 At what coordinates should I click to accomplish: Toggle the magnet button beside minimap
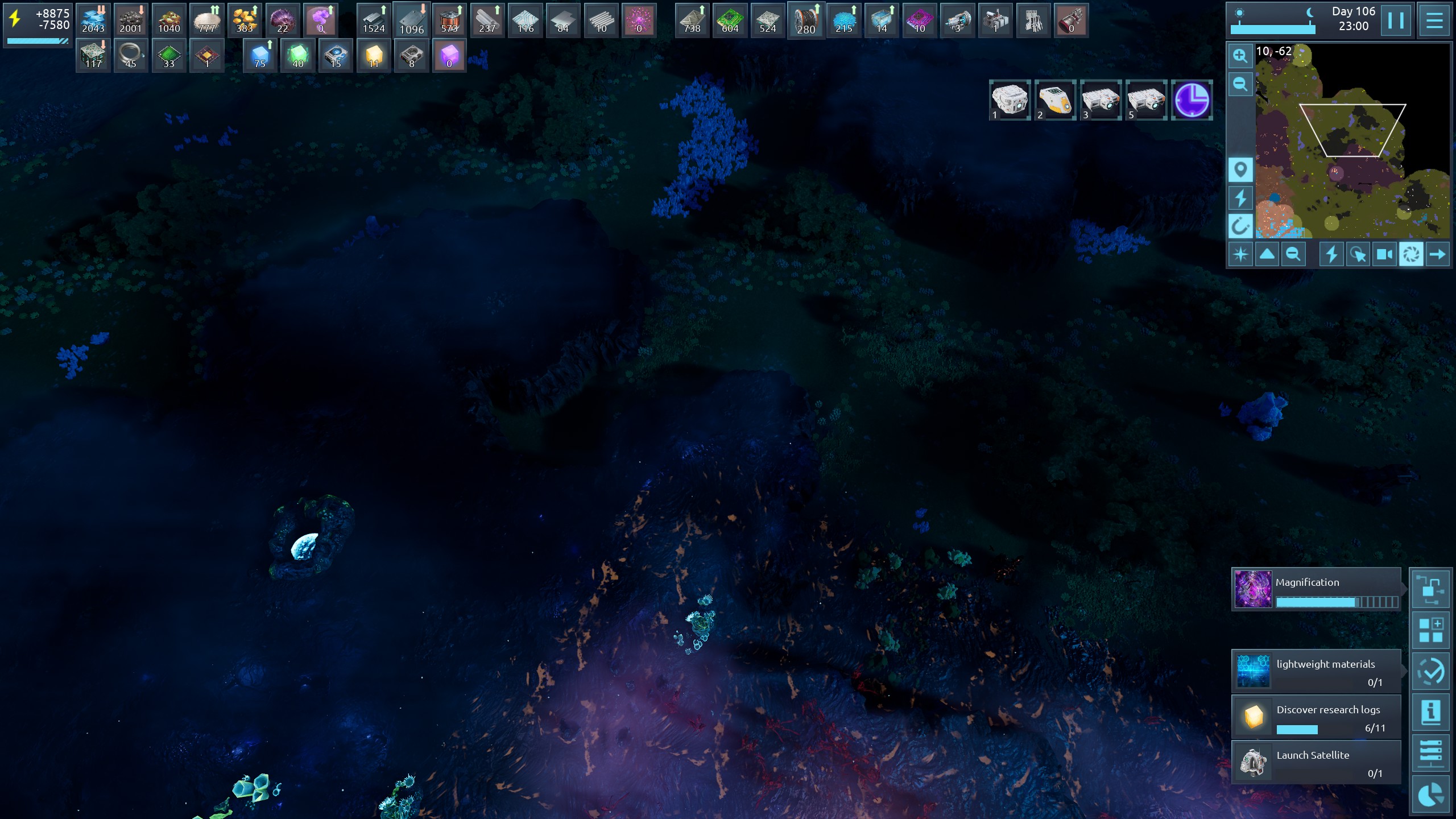[x=1240, y=226]
